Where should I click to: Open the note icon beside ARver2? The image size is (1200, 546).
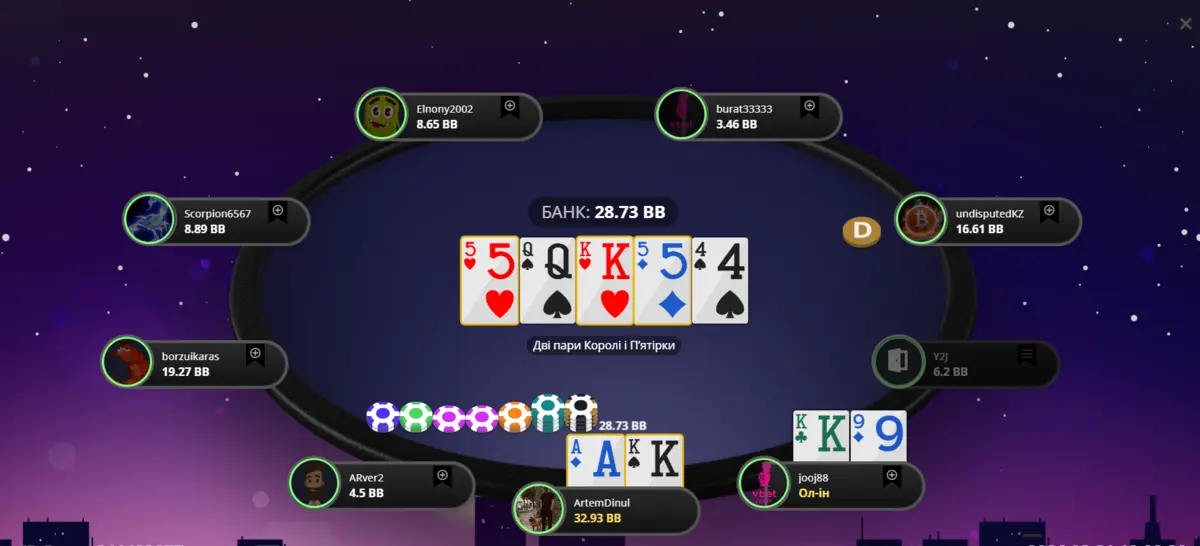(x=442, y=476)
